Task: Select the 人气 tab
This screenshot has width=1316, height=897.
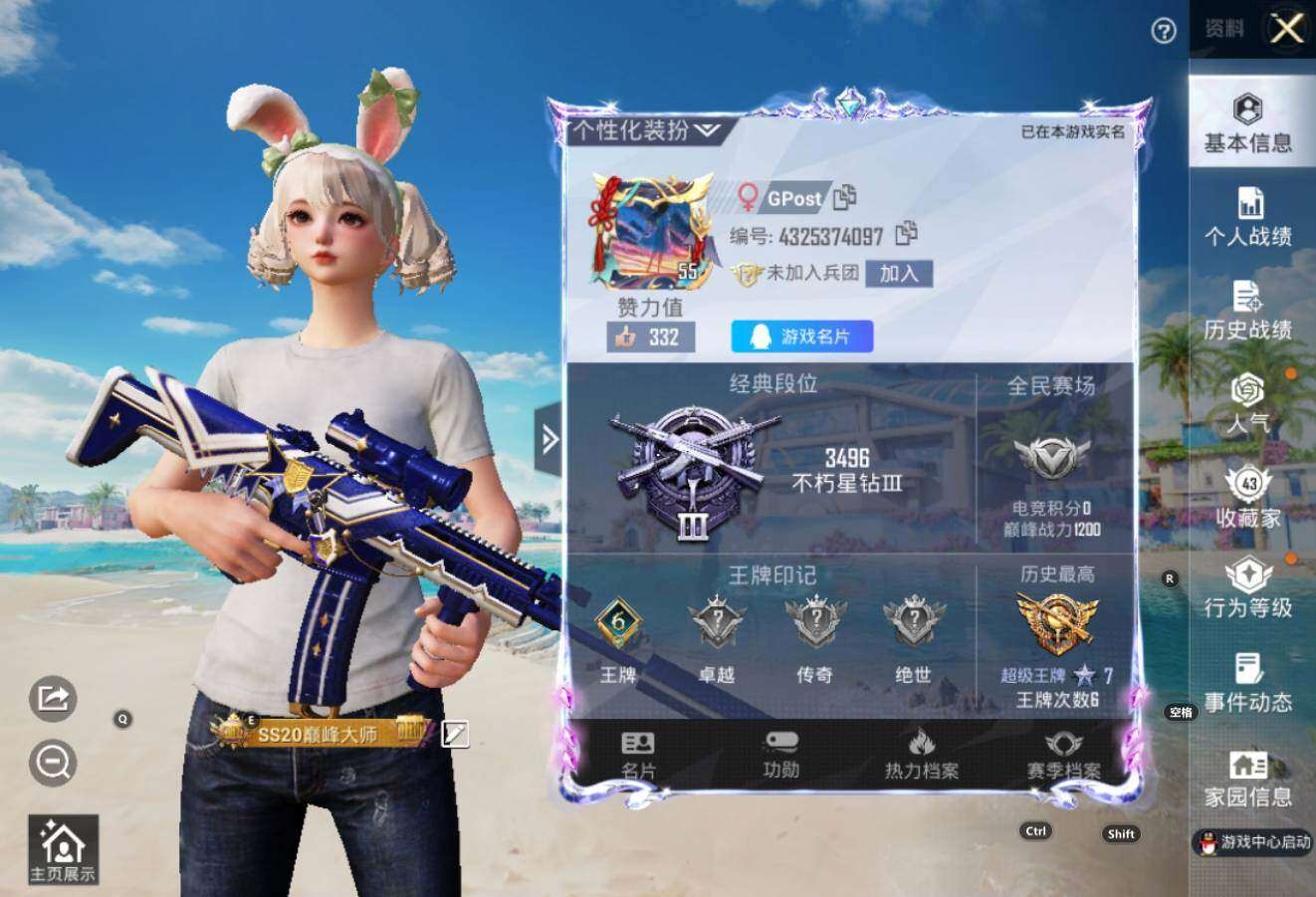Action: [x=1247, y=404]
